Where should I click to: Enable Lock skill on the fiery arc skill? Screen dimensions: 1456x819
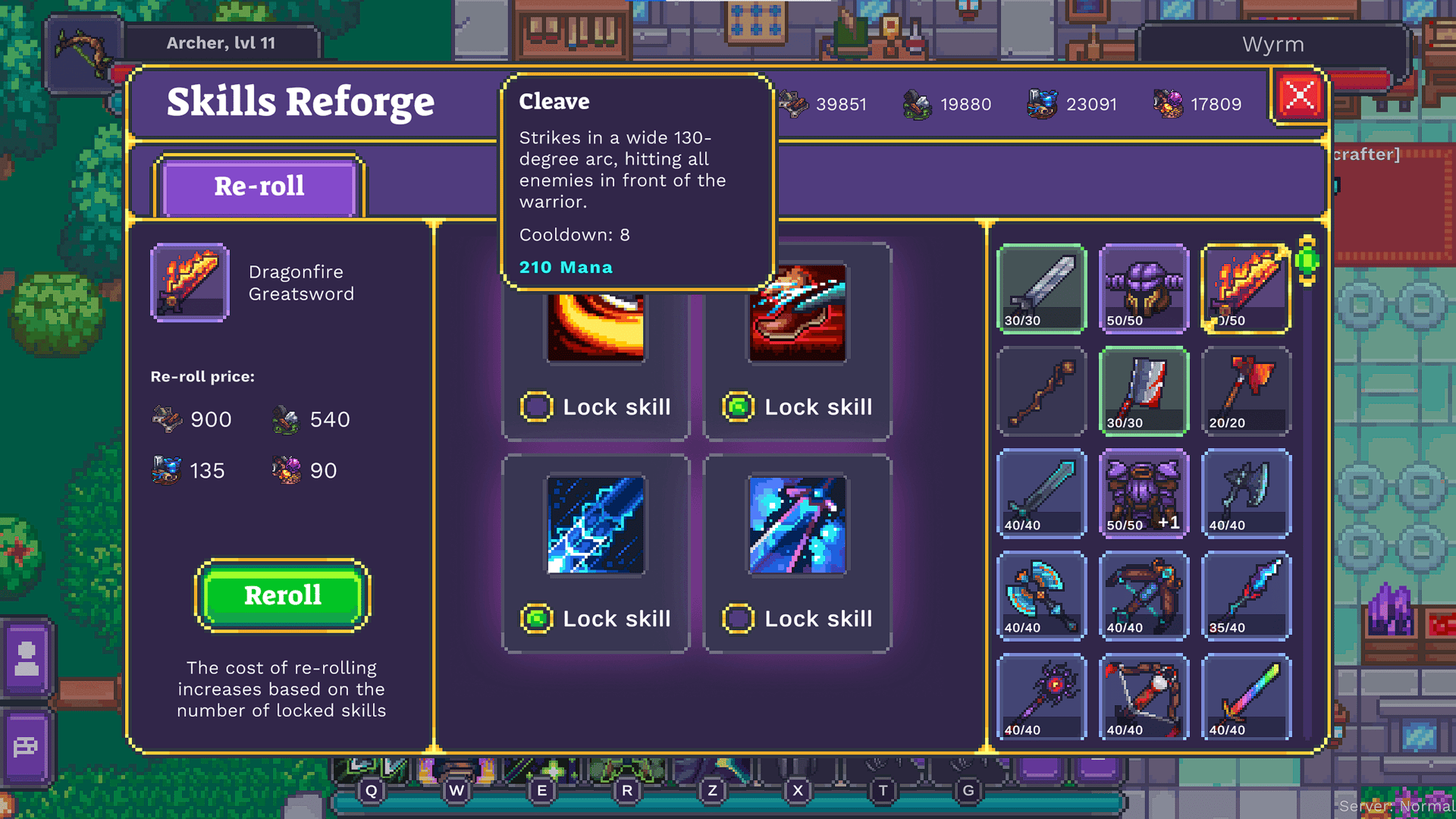tap(537, 406)
